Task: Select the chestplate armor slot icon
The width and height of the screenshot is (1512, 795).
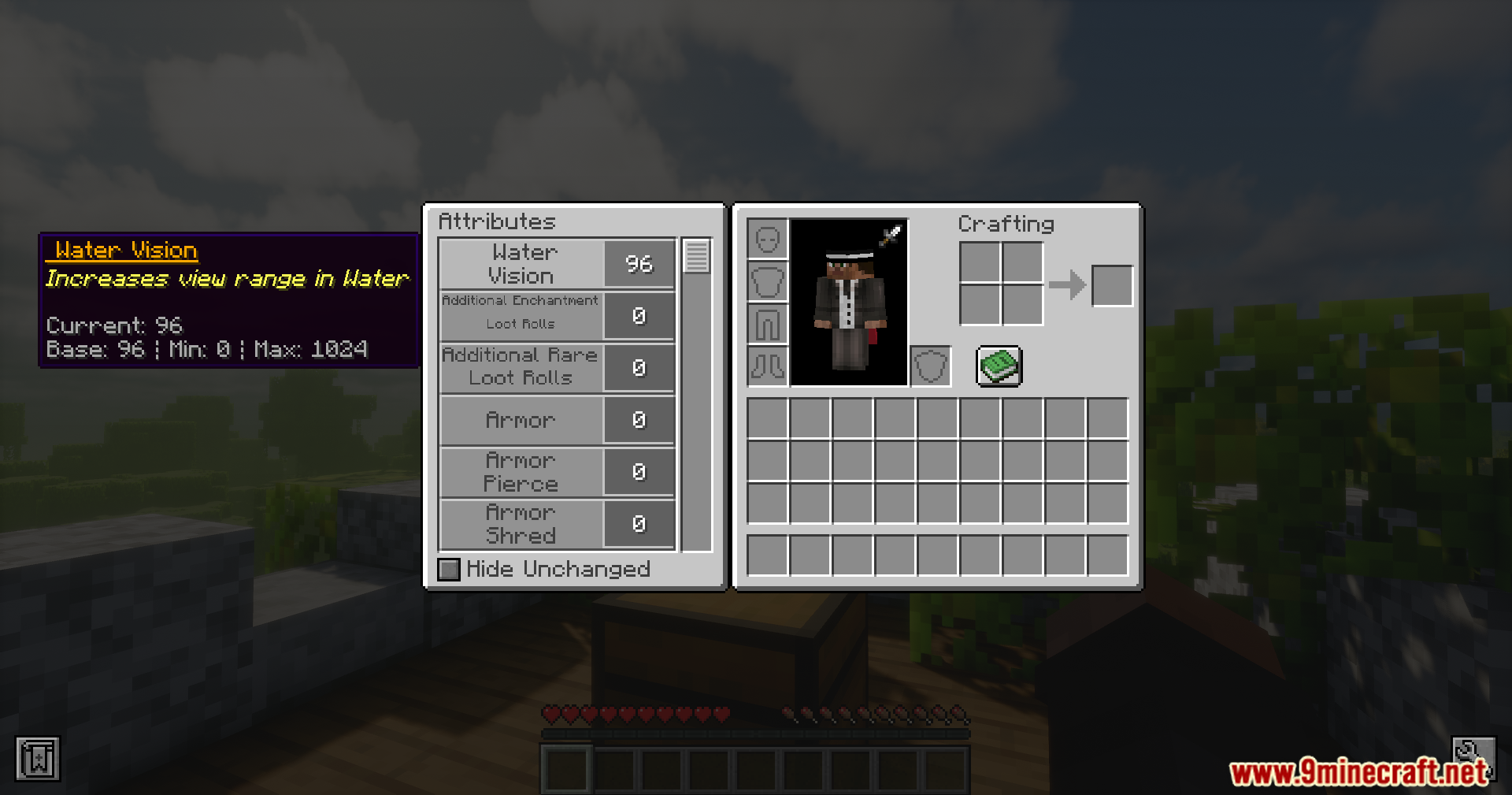Action: [767, 281]
